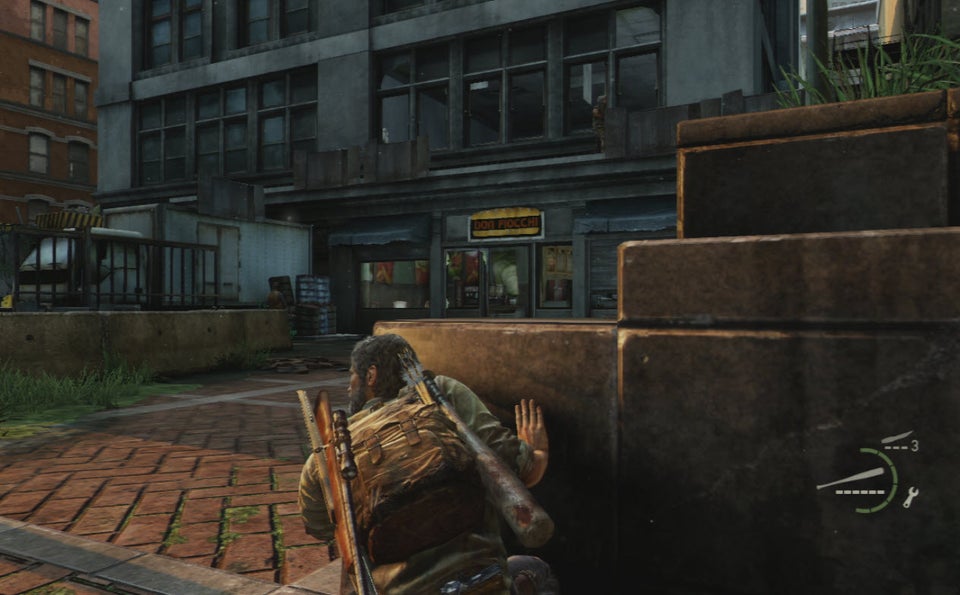This screenshot has width=960, height=595.
Task: Open crafting via the wrench icon
Action: point(910,497)
